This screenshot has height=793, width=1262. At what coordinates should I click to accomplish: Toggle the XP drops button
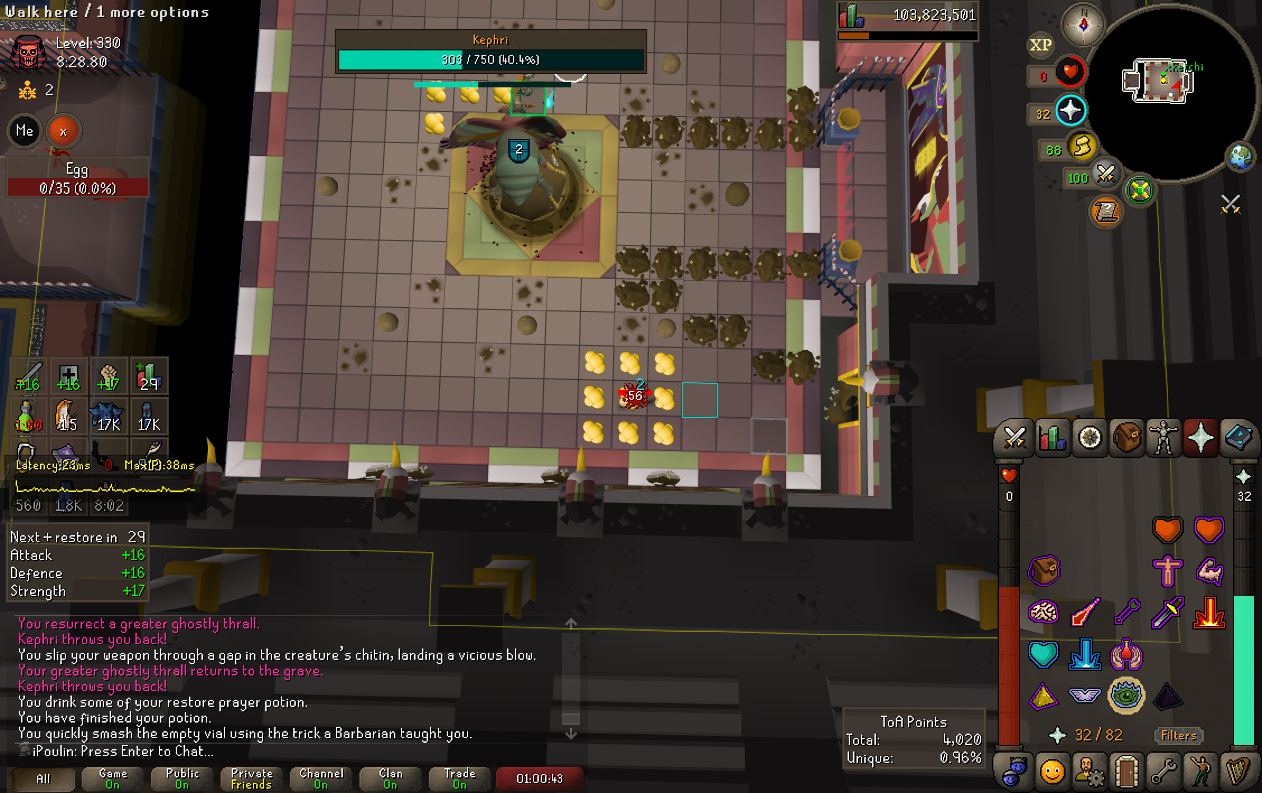coord(1041,45)
